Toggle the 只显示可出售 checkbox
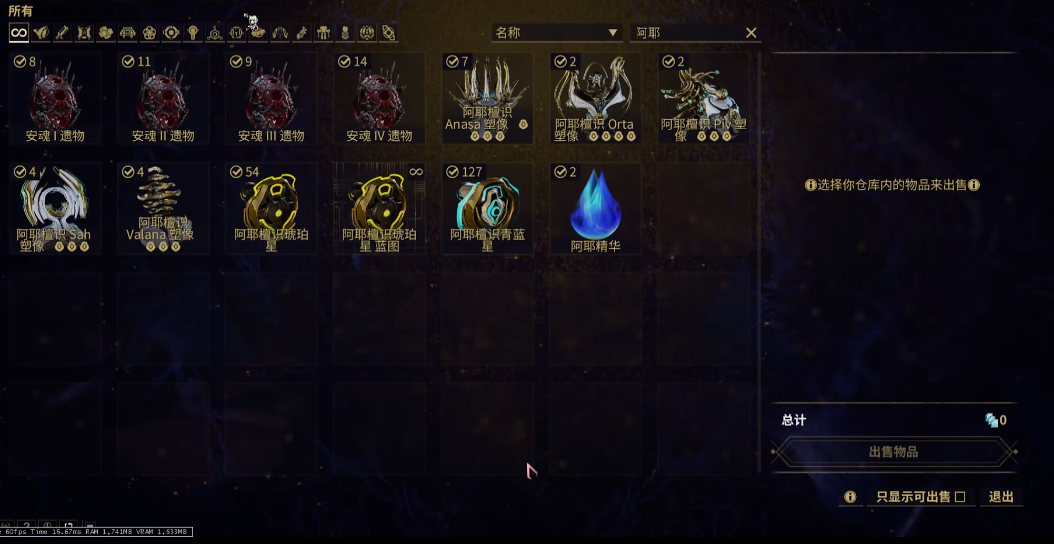The height and width of the screenshot is (544, 1054). pyautogui.click(x=960, y=497)
